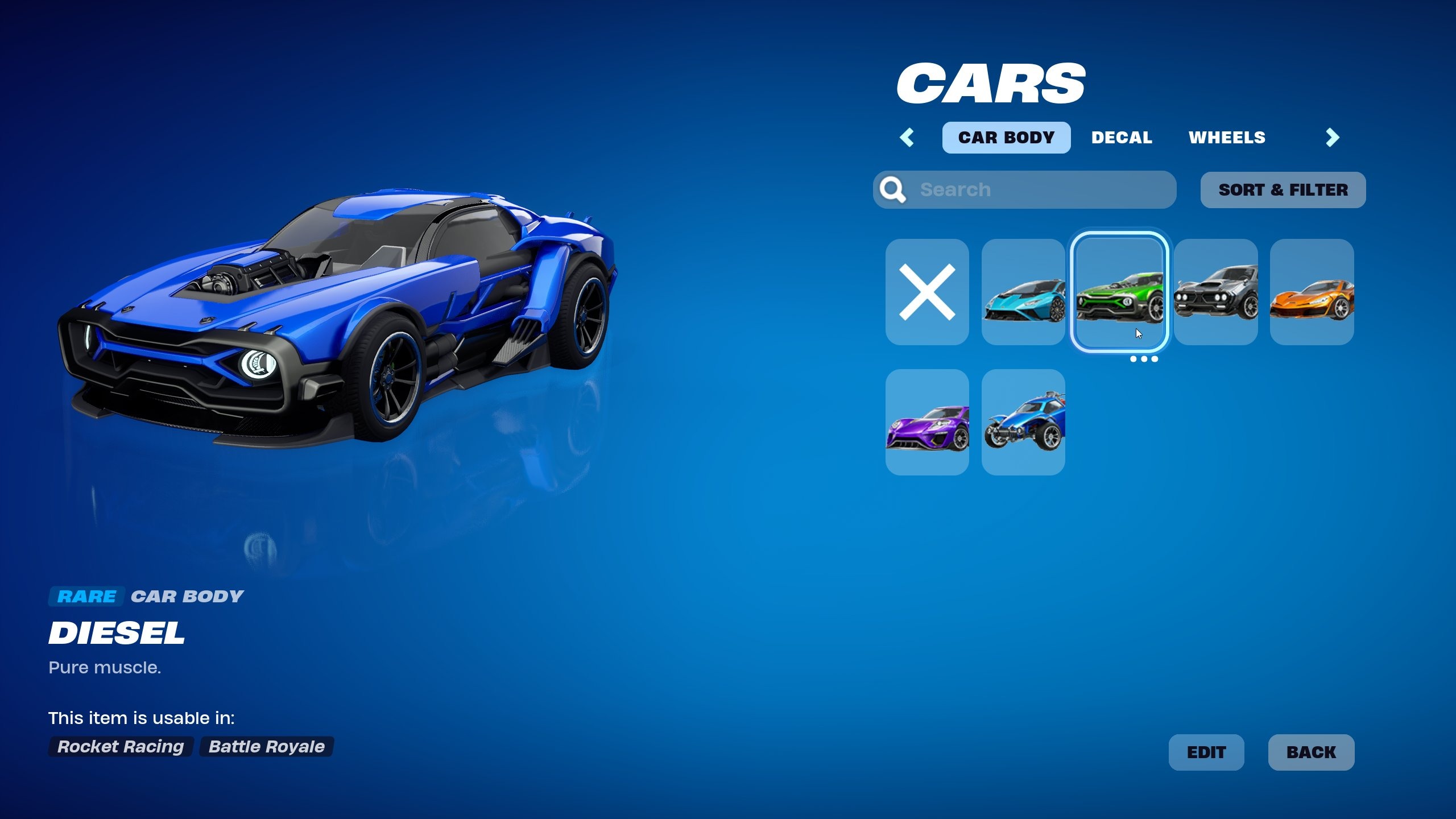Viewport: 1456px width, 819px height.
Task: Click the magnifying glass search icon
Action: point(894,189)
